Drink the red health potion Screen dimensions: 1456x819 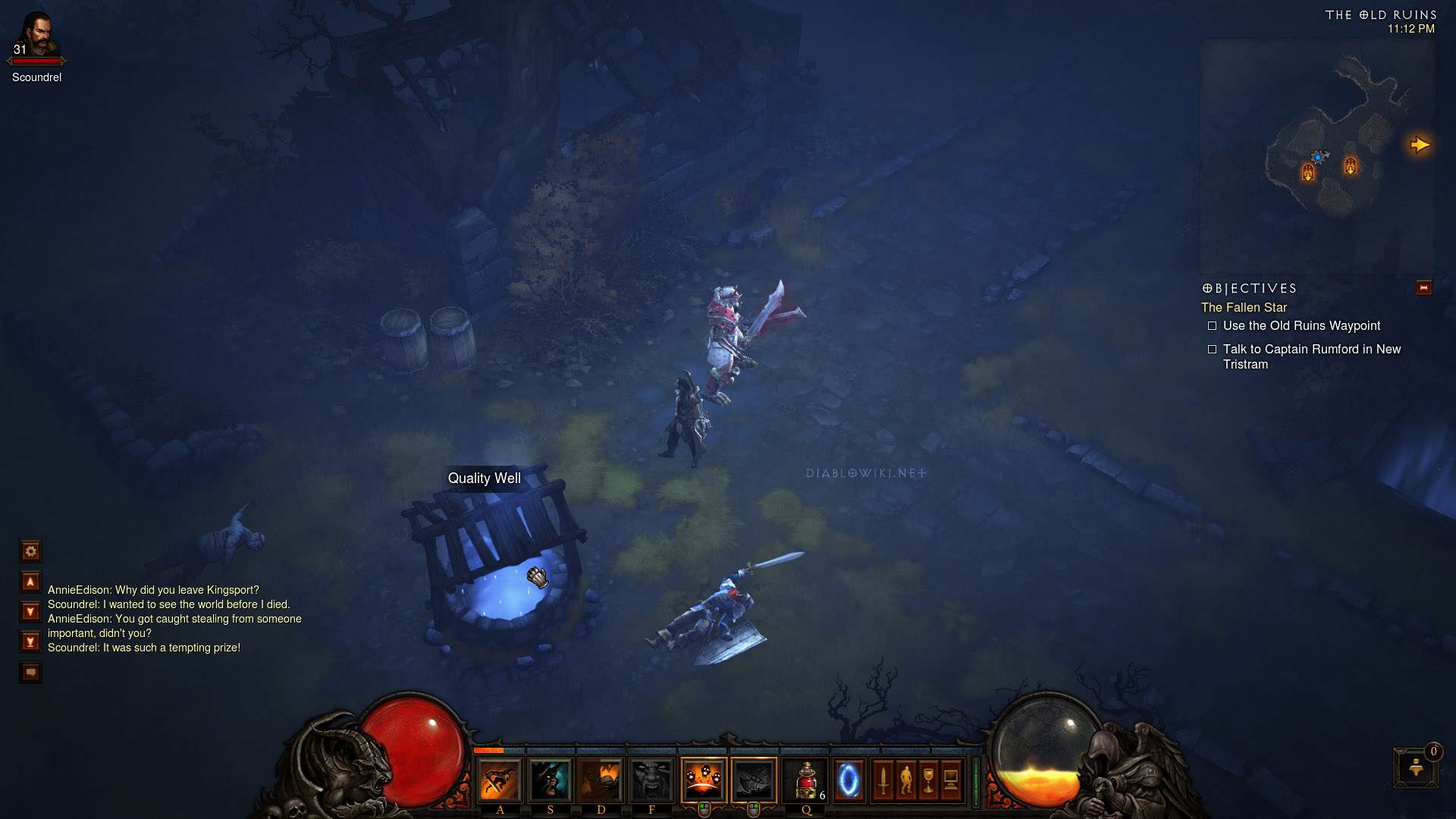tap(805, 780)
